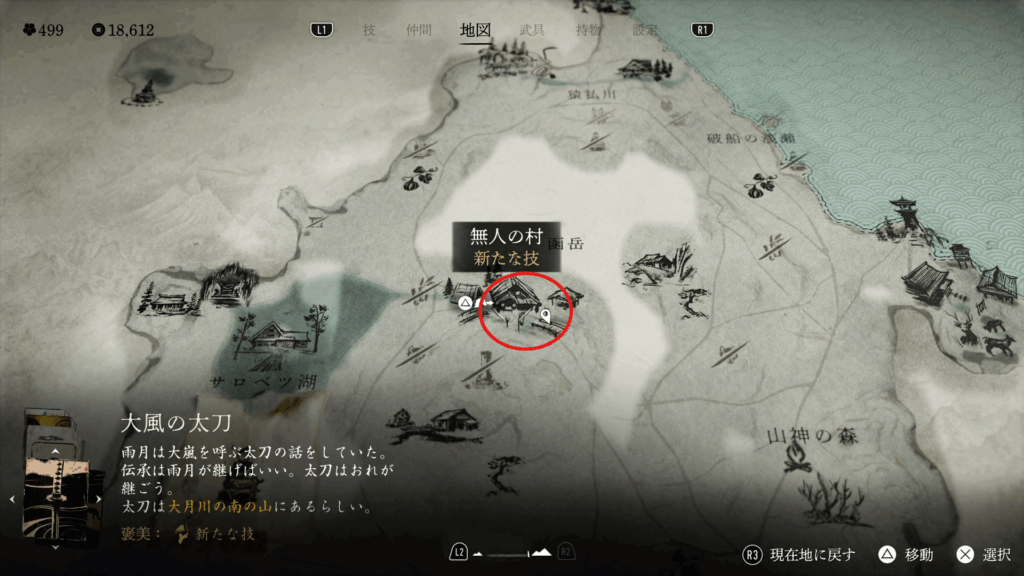Screen dimensions: 1024x576
Task: Switch to the 技 (techniques) tab
Action: tap(369, 30)
